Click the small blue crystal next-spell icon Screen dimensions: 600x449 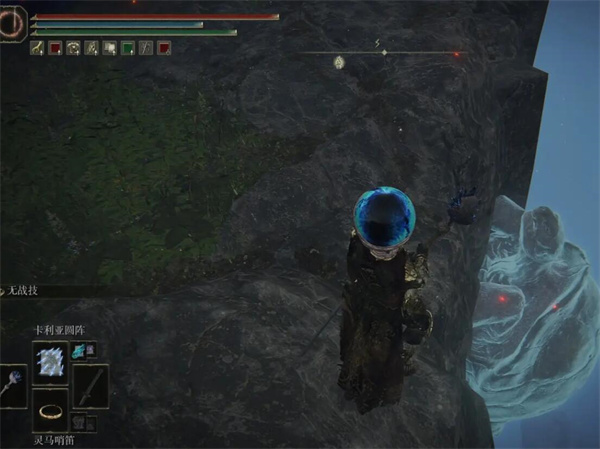(78, 349)
